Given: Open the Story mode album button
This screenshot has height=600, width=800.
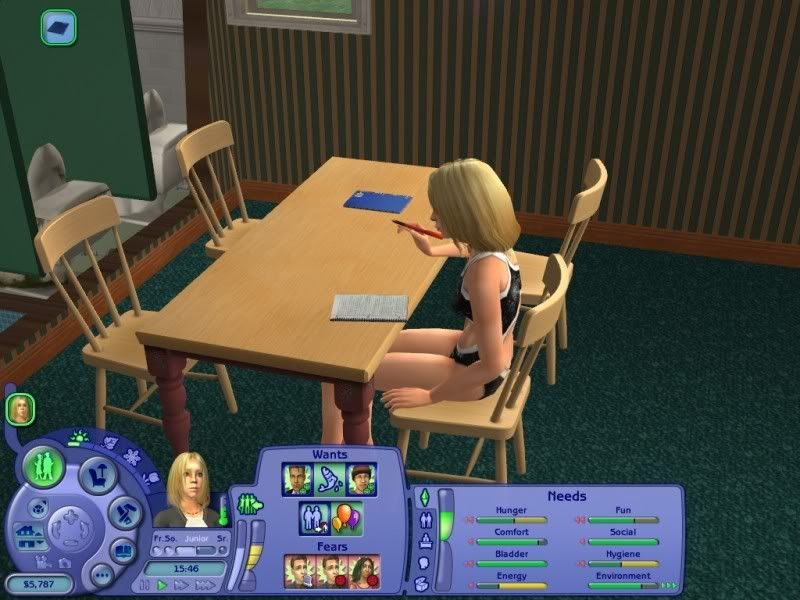Looking at the screenshot, I should coord(123,550).
